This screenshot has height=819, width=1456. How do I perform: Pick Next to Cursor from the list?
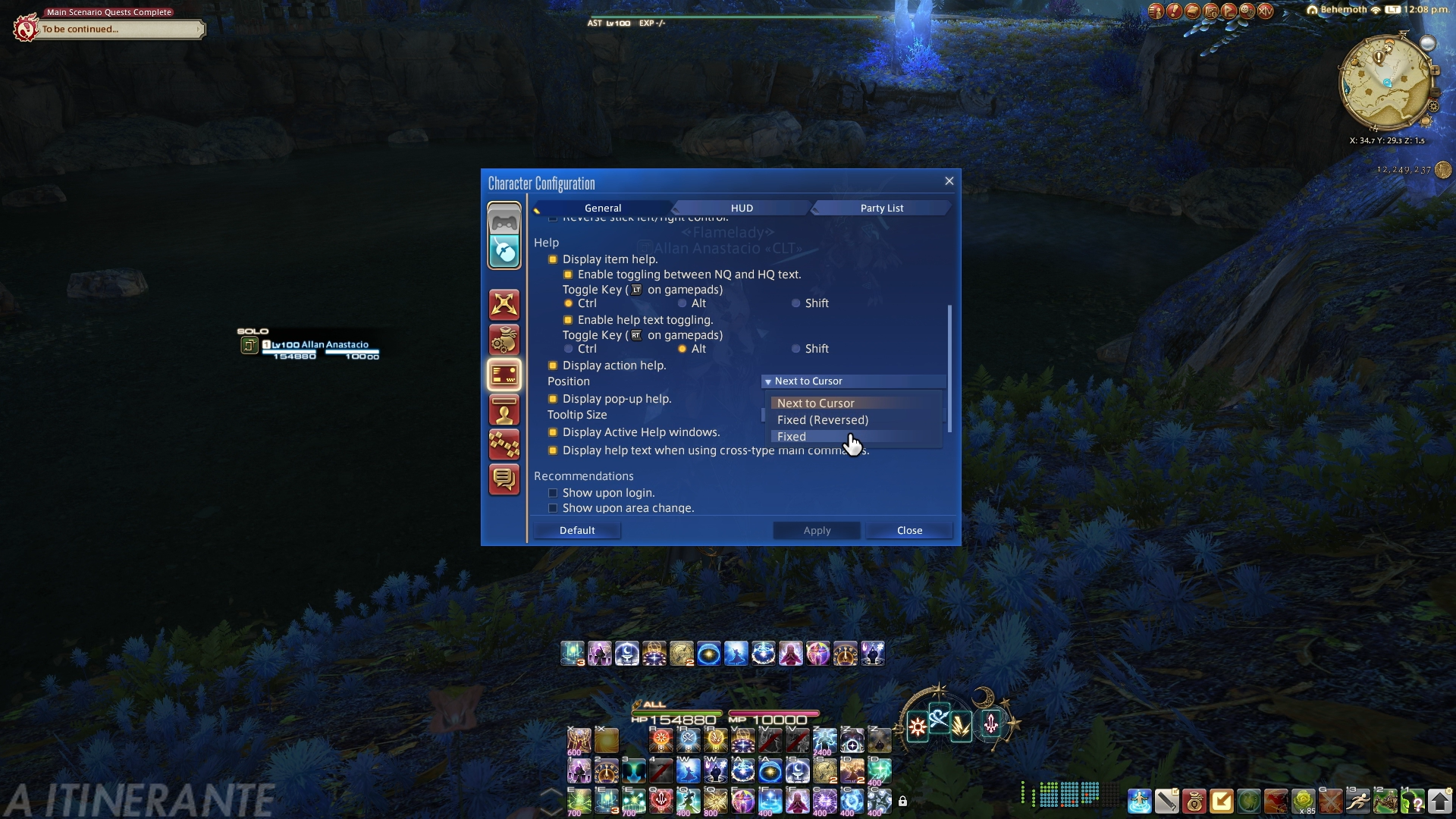click(815, 403)
